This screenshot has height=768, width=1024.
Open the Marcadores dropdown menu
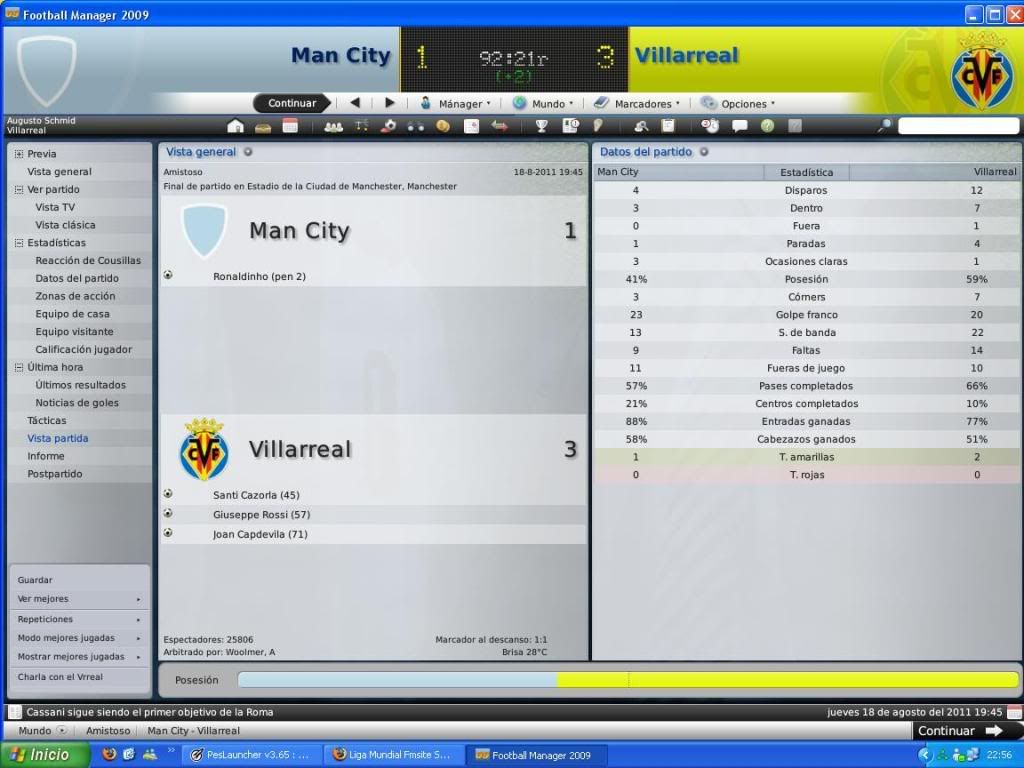click(x=638, y=103)
